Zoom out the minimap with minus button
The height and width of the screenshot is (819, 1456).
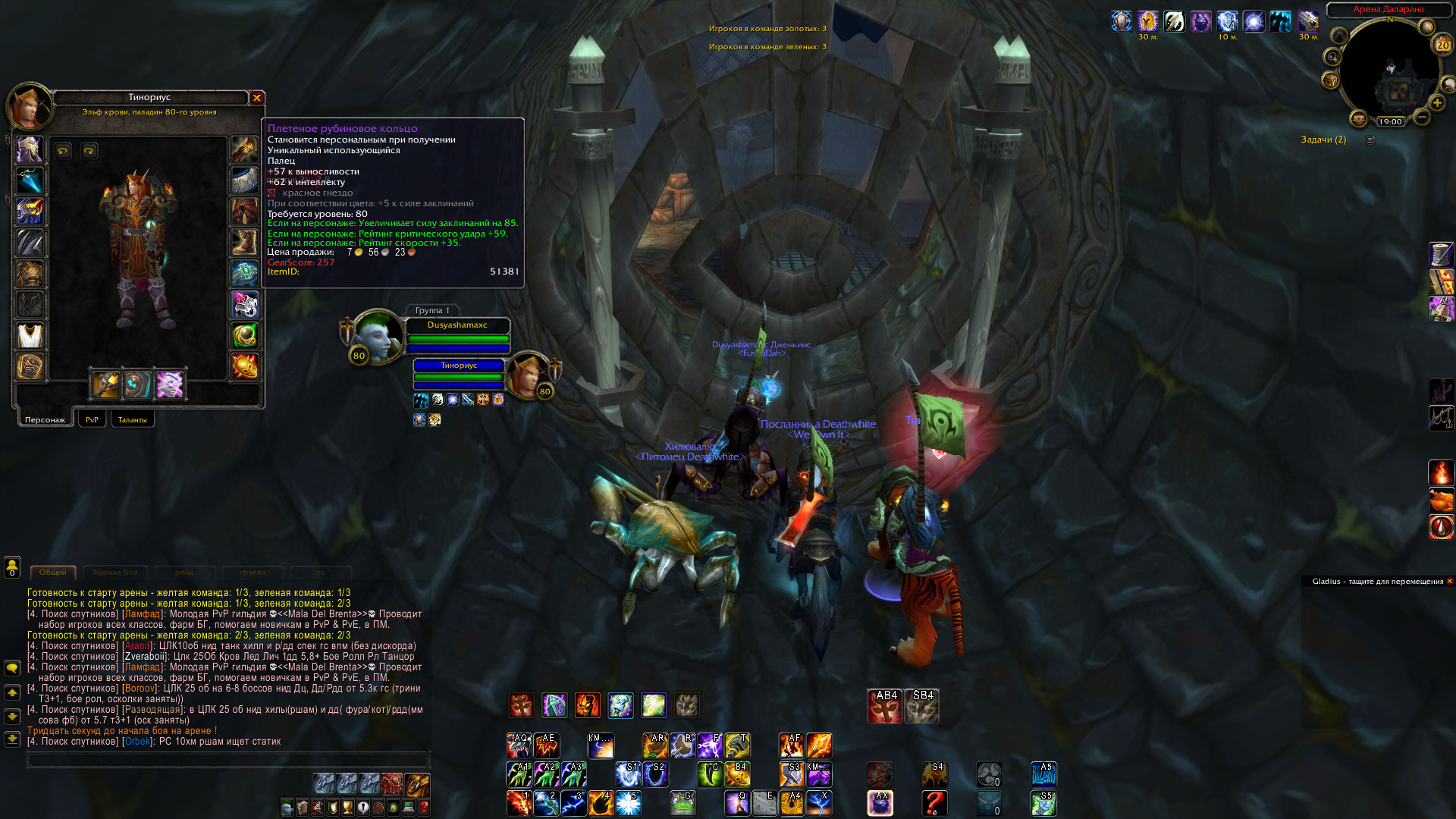tap(1422, 118)
